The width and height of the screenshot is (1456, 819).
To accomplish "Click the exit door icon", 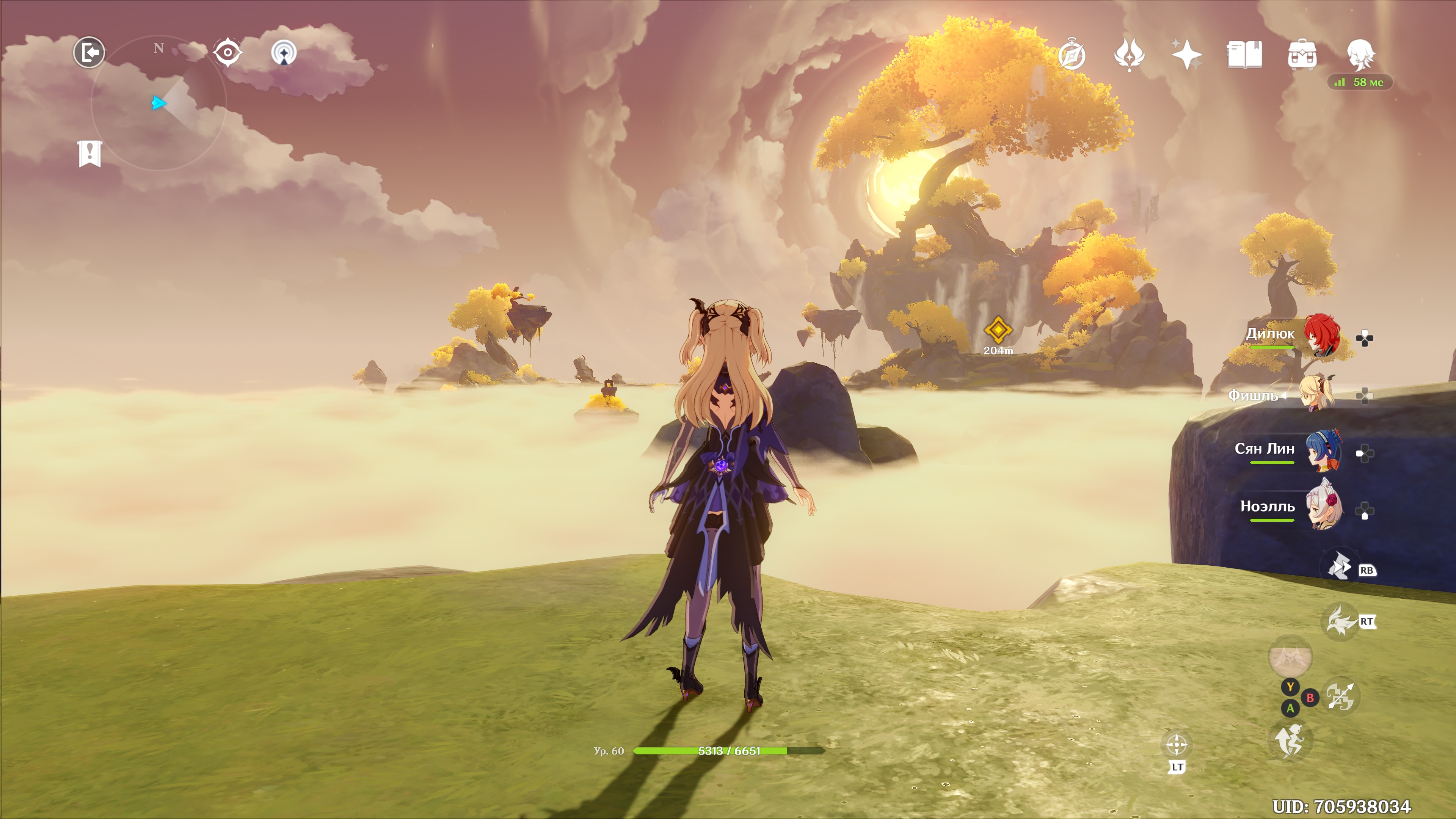I will (x=89, y=53).
